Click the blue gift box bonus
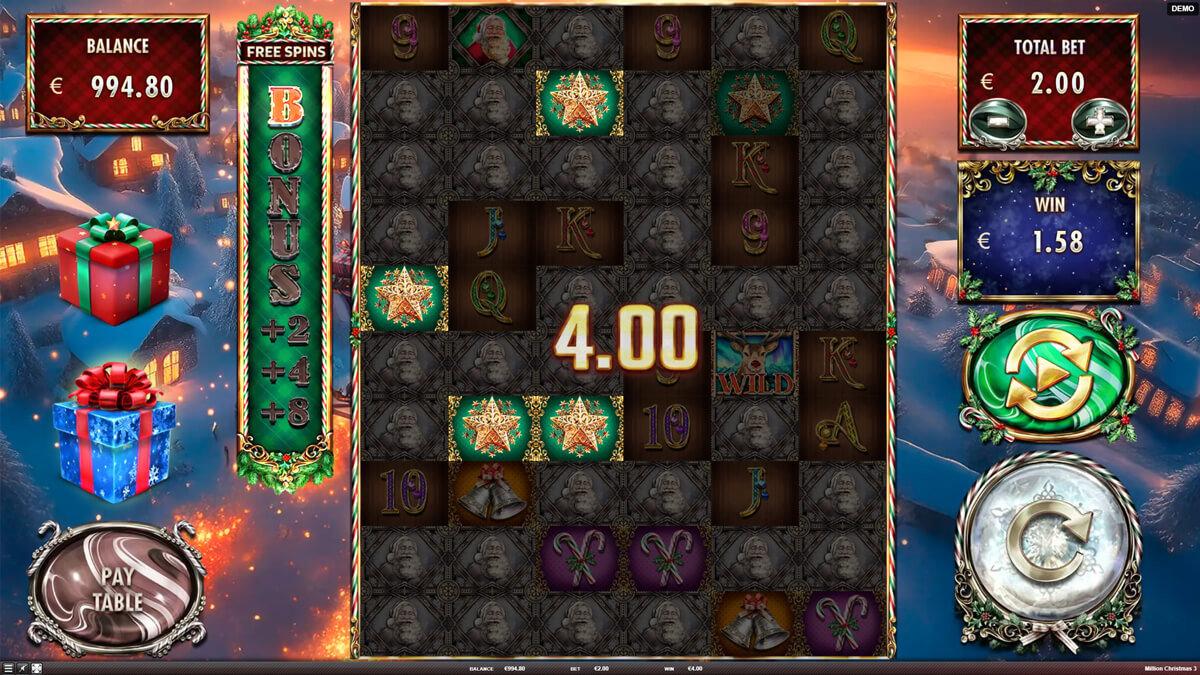 click(113, 432)
